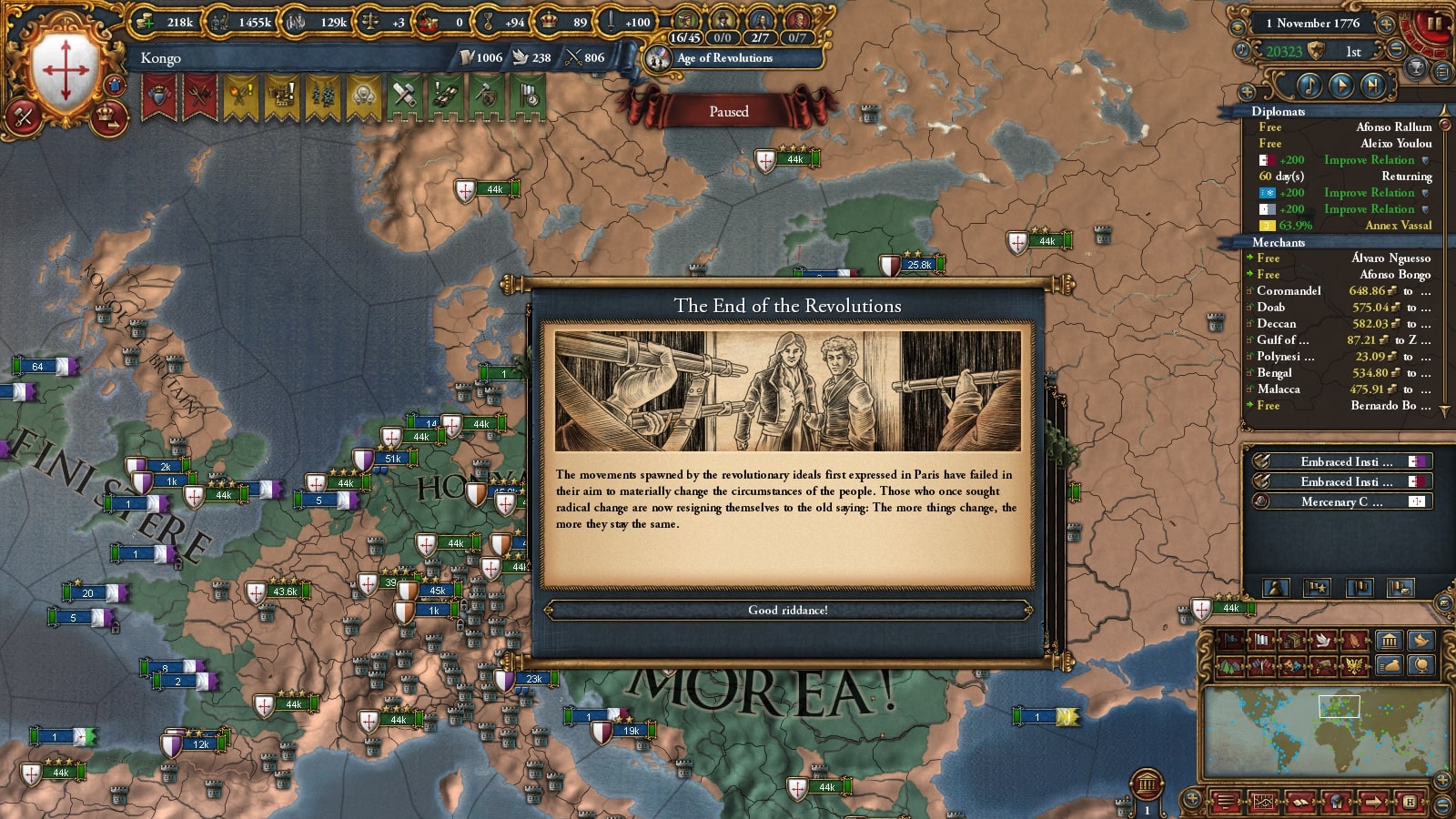1456x819 pixels.
Task: Open the Age of Revolutions panel
Action: [x=724, y=58]
